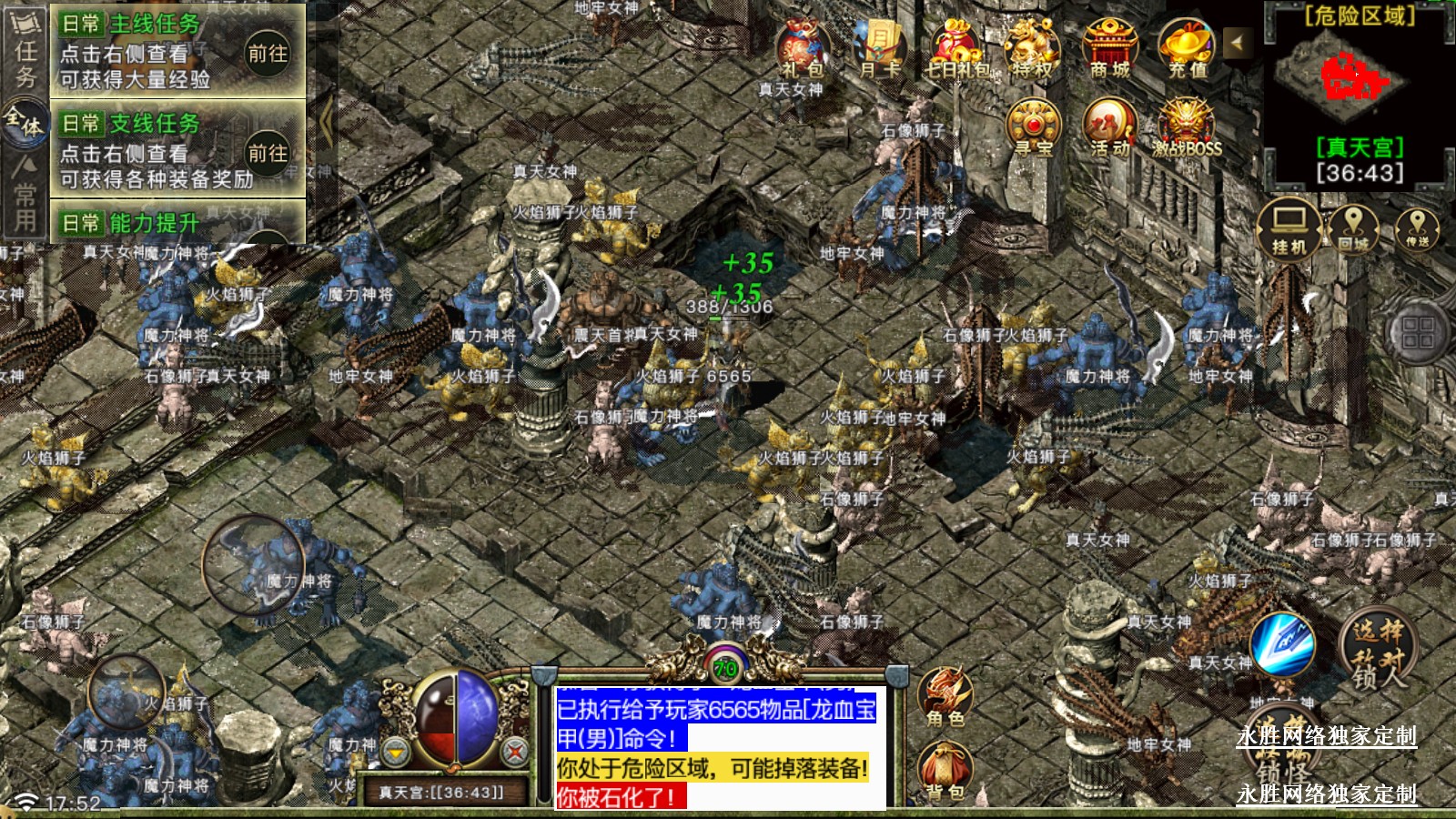Collapse the quest panel with the chevron arrow
The image size is (1456, 819).
(x=326, y=121)
